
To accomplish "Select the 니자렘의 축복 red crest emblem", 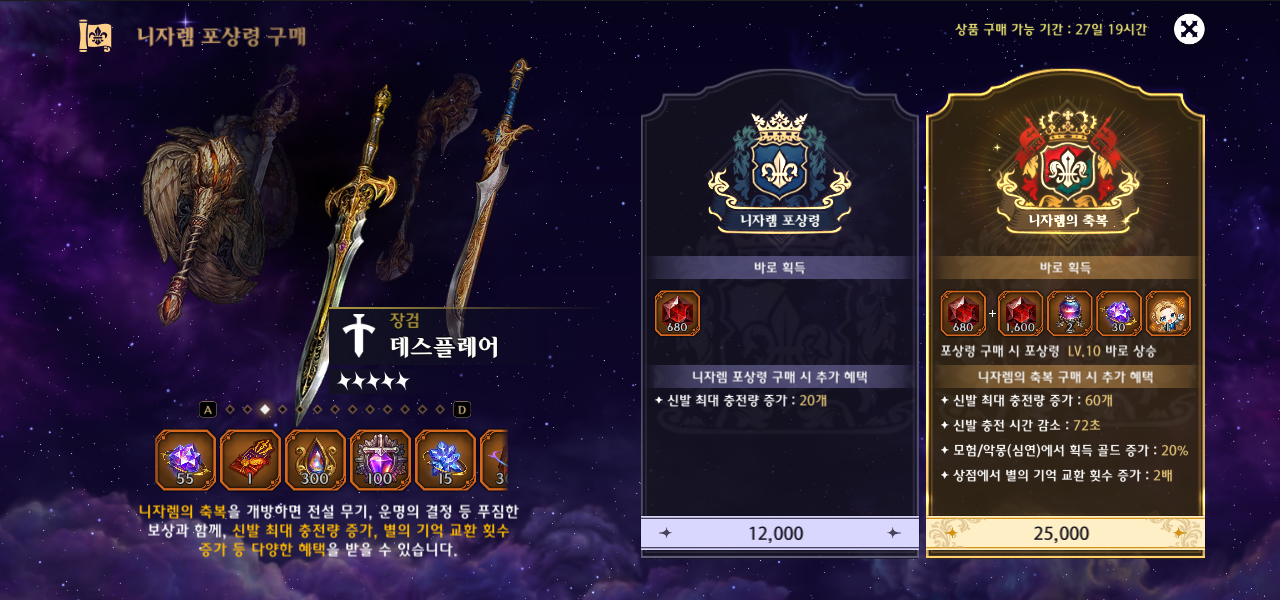I will pos(1064,165).
